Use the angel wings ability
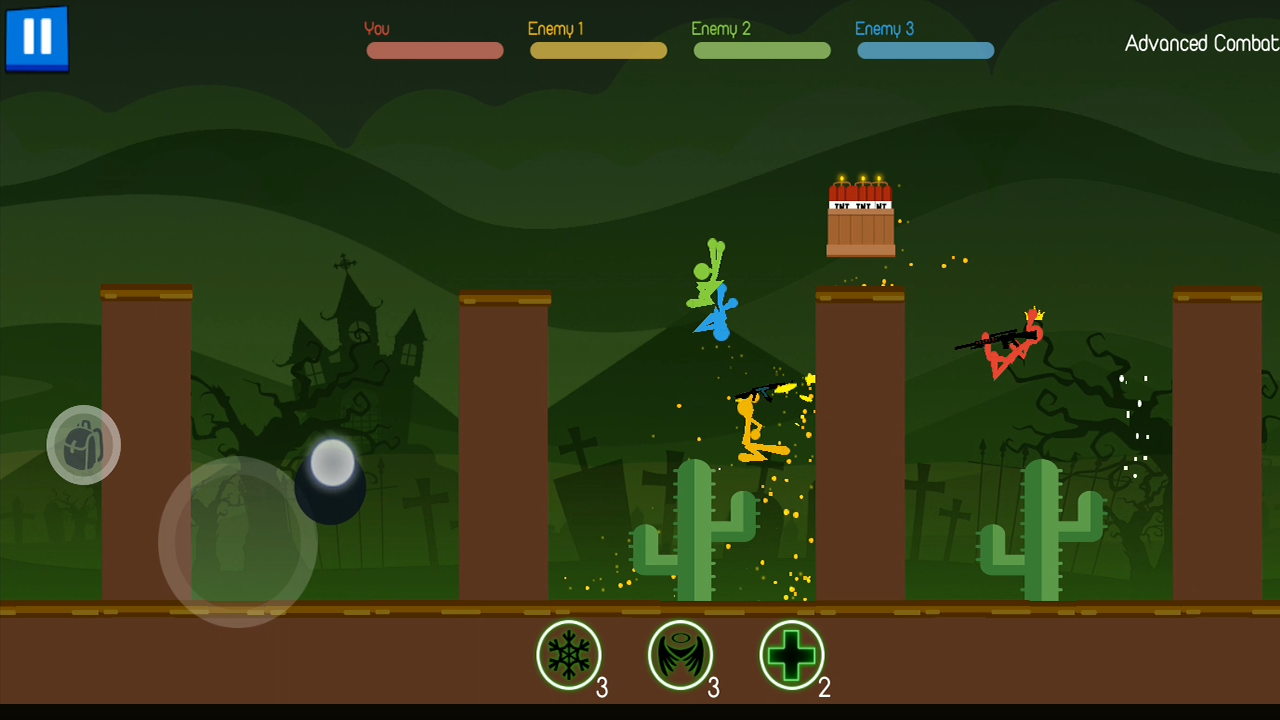 [x=681, y=655]
